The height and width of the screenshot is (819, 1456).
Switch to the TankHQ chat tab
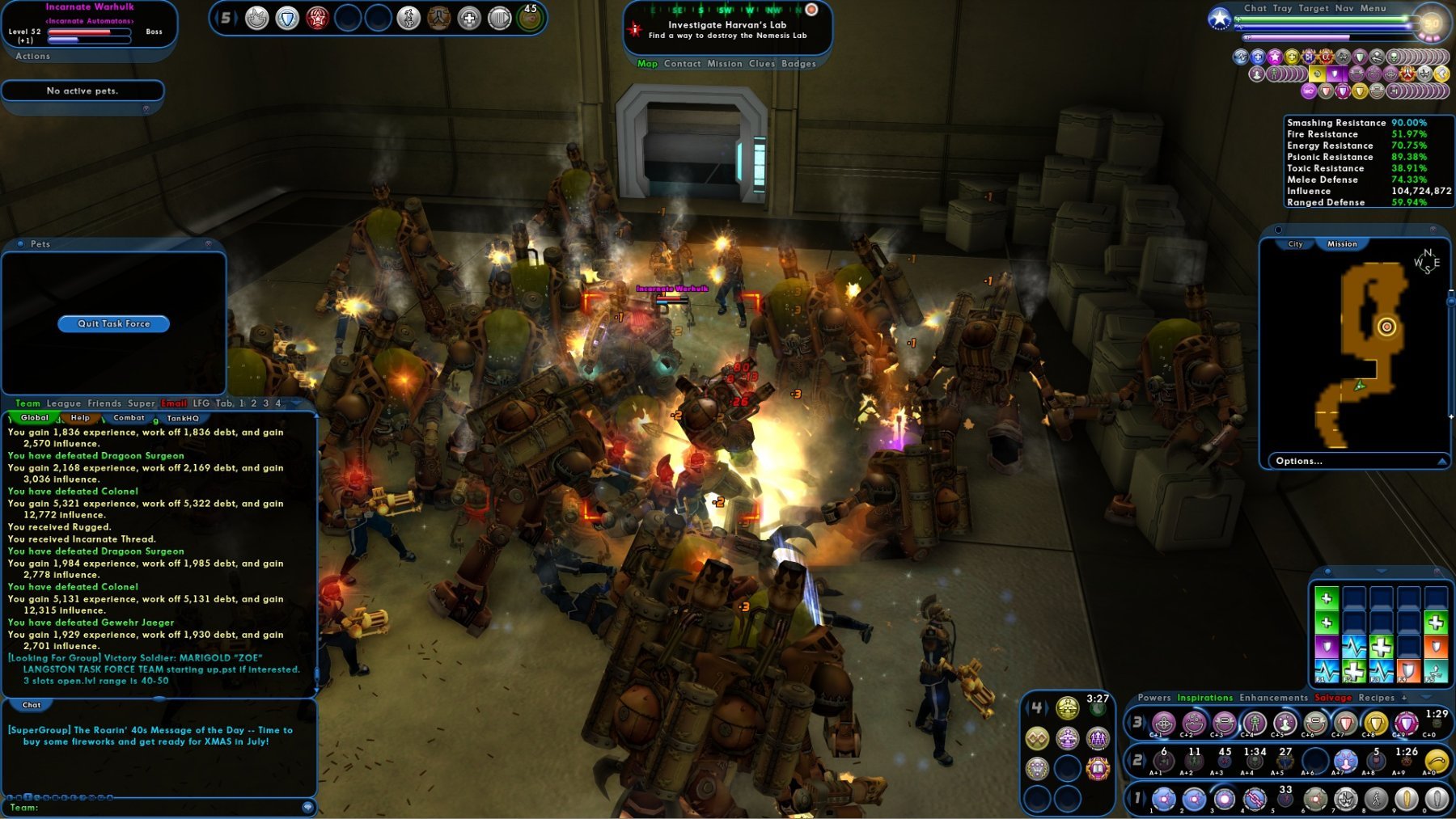pos(182,418)
